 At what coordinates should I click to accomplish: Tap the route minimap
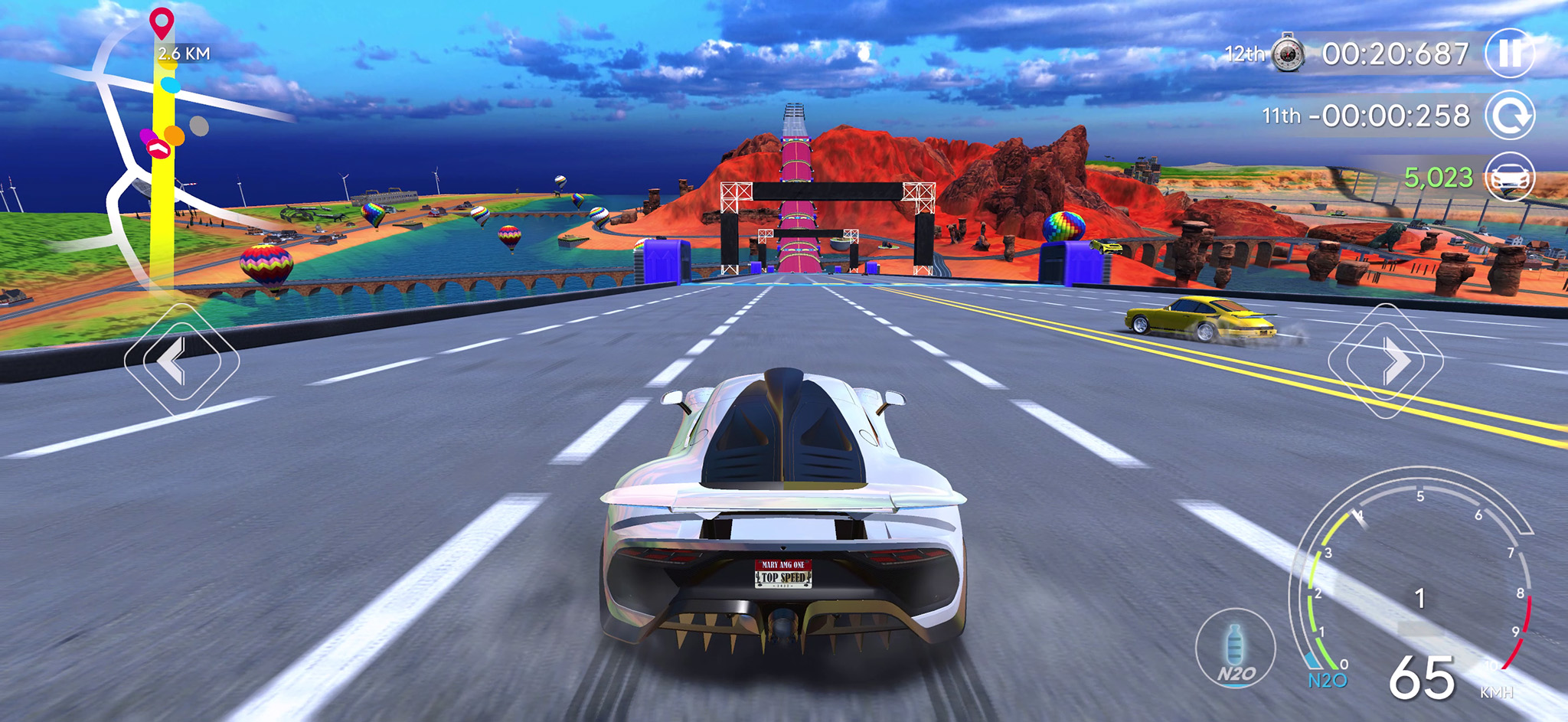click(x=145, y=153)
